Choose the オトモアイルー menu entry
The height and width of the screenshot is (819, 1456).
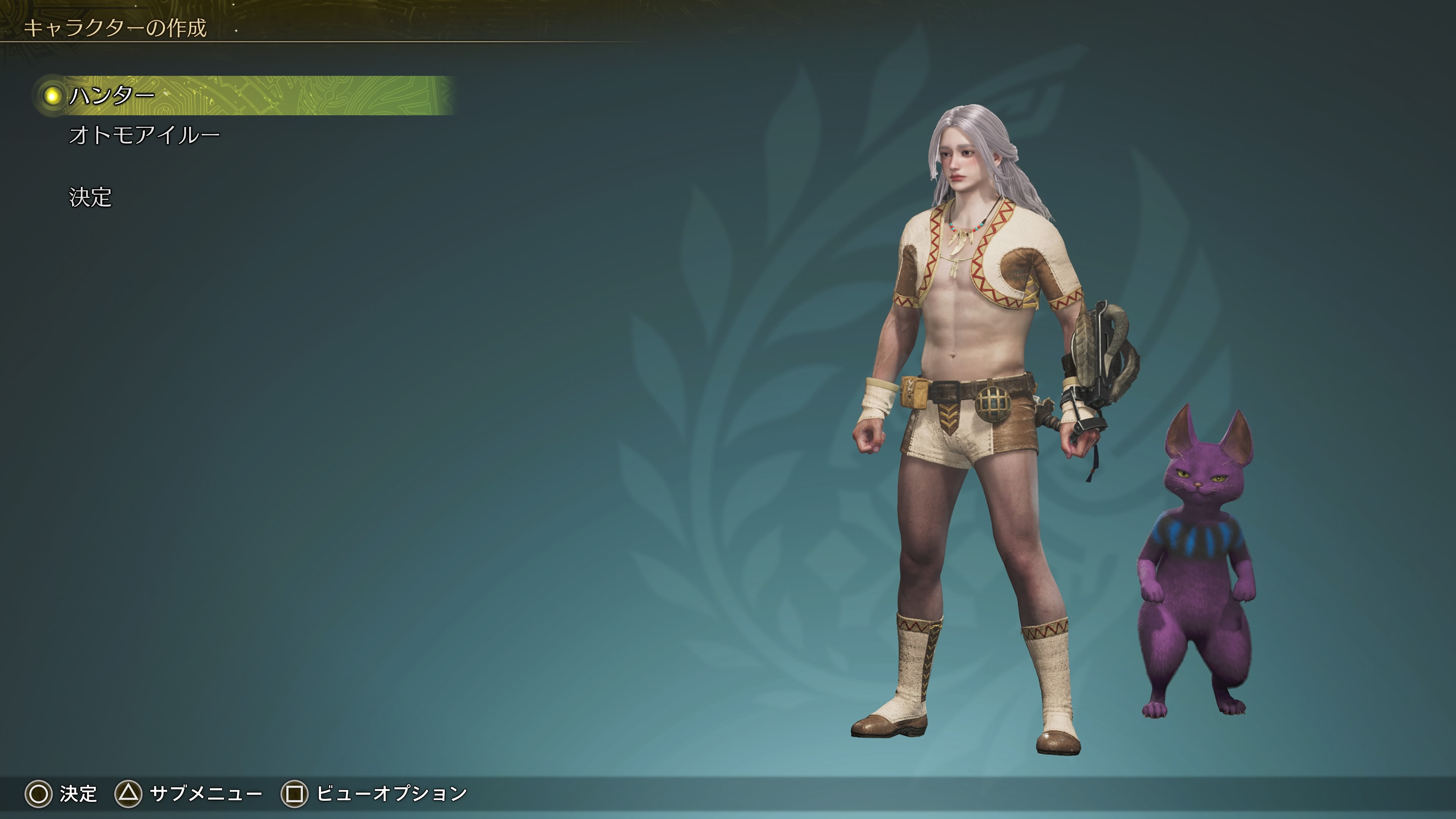click(144, 136)
